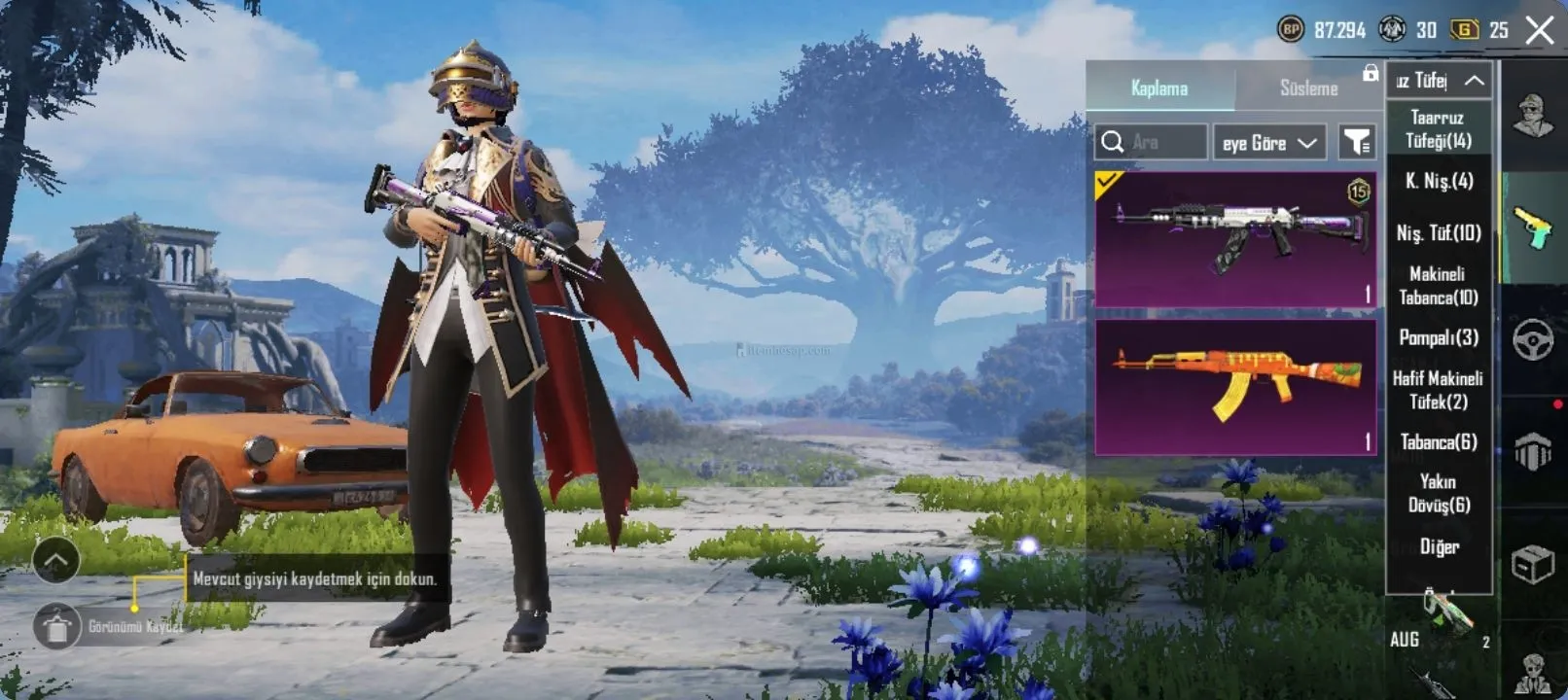The image size is (1568, 700).
Task: Choose Yakın Dövüş category
Action: 1438,493
